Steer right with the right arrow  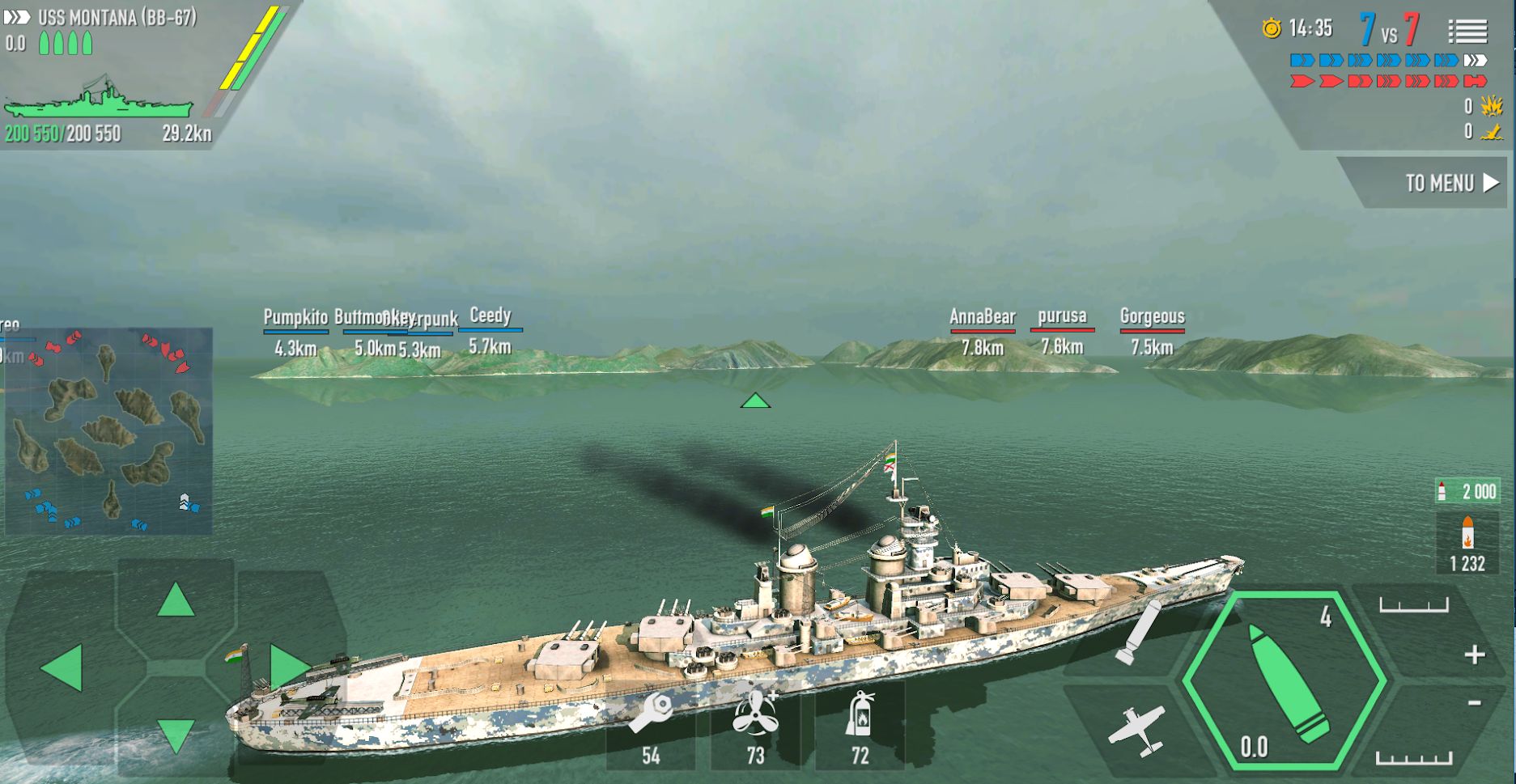tap(288, 667)
